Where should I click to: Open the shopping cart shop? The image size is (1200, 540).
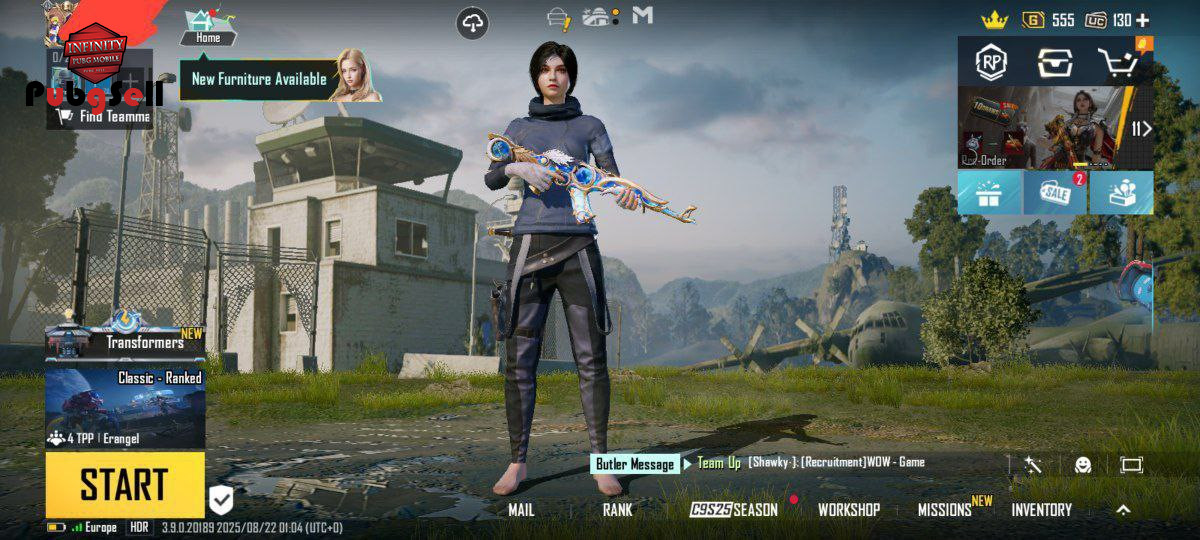click(1122, 63)
